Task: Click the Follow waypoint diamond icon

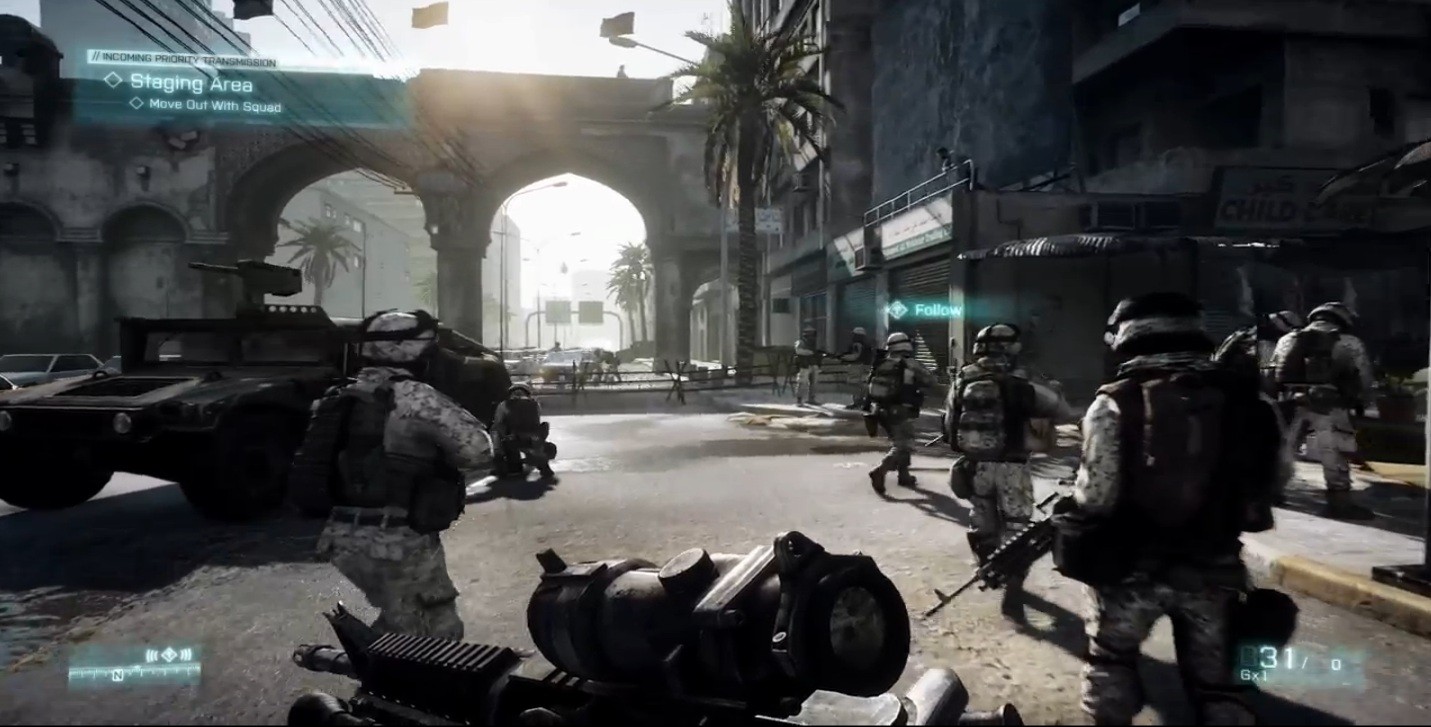Action: (898, 309)
